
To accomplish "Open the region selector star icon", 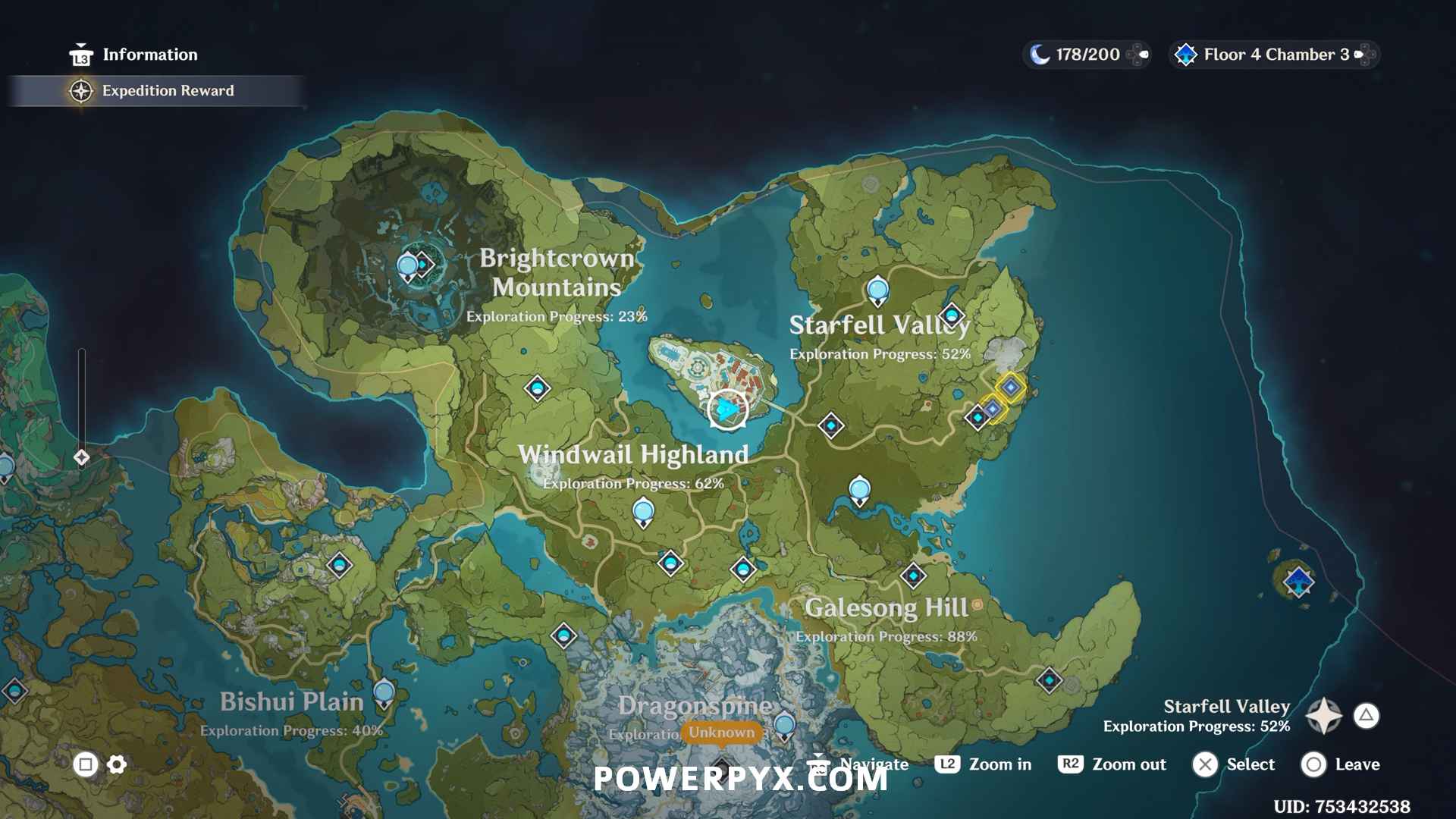I will point(1324,715).
